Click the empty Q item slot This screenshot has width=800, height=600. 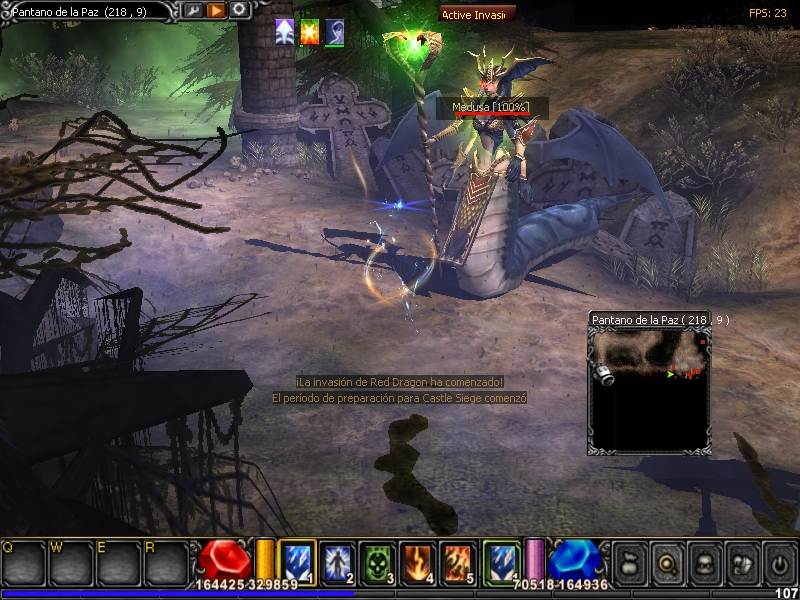pyautogui.click(x=22, y=563)
